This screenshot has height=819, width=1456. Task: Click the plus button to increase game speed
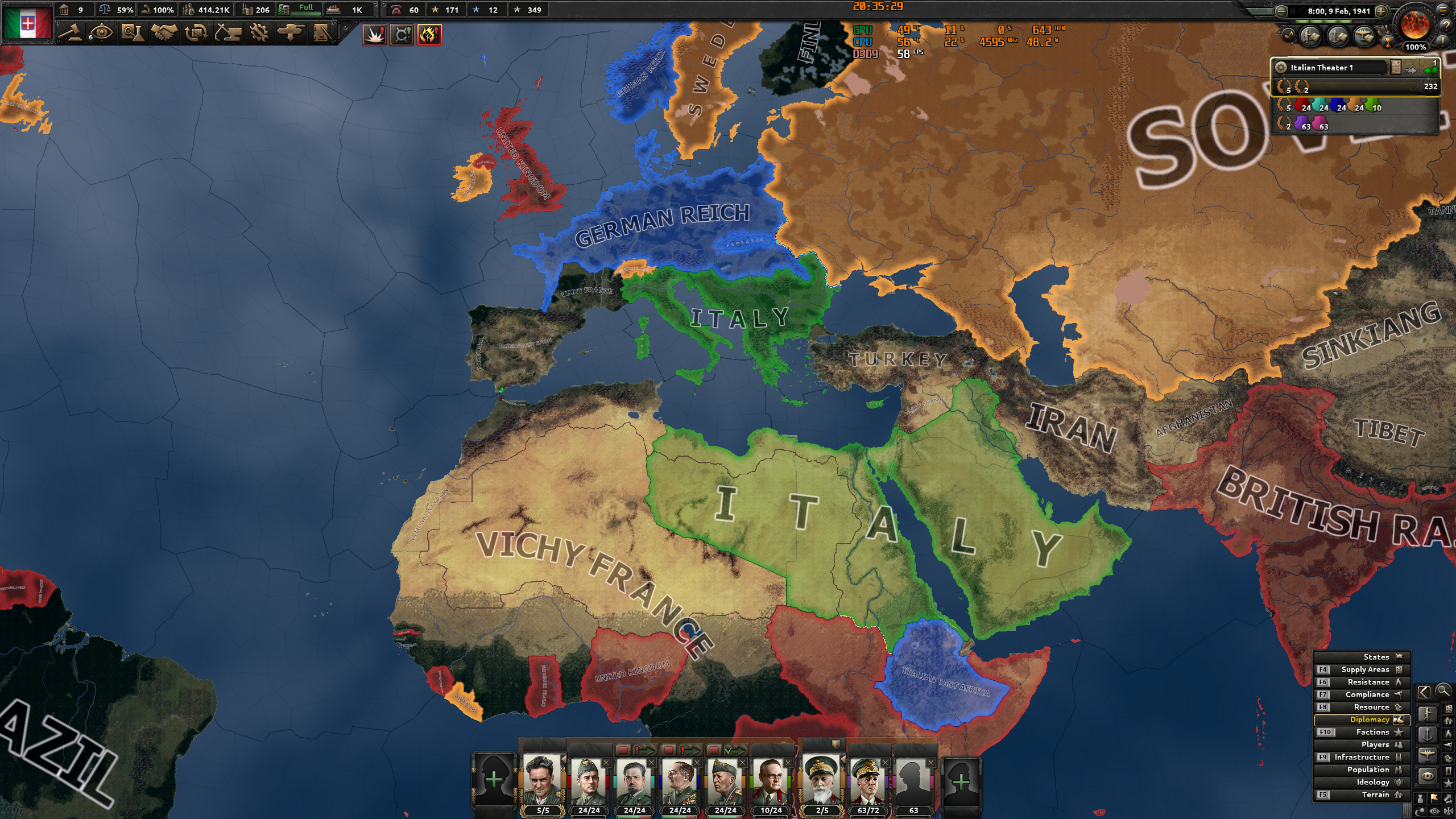[x=1381, y=12]
